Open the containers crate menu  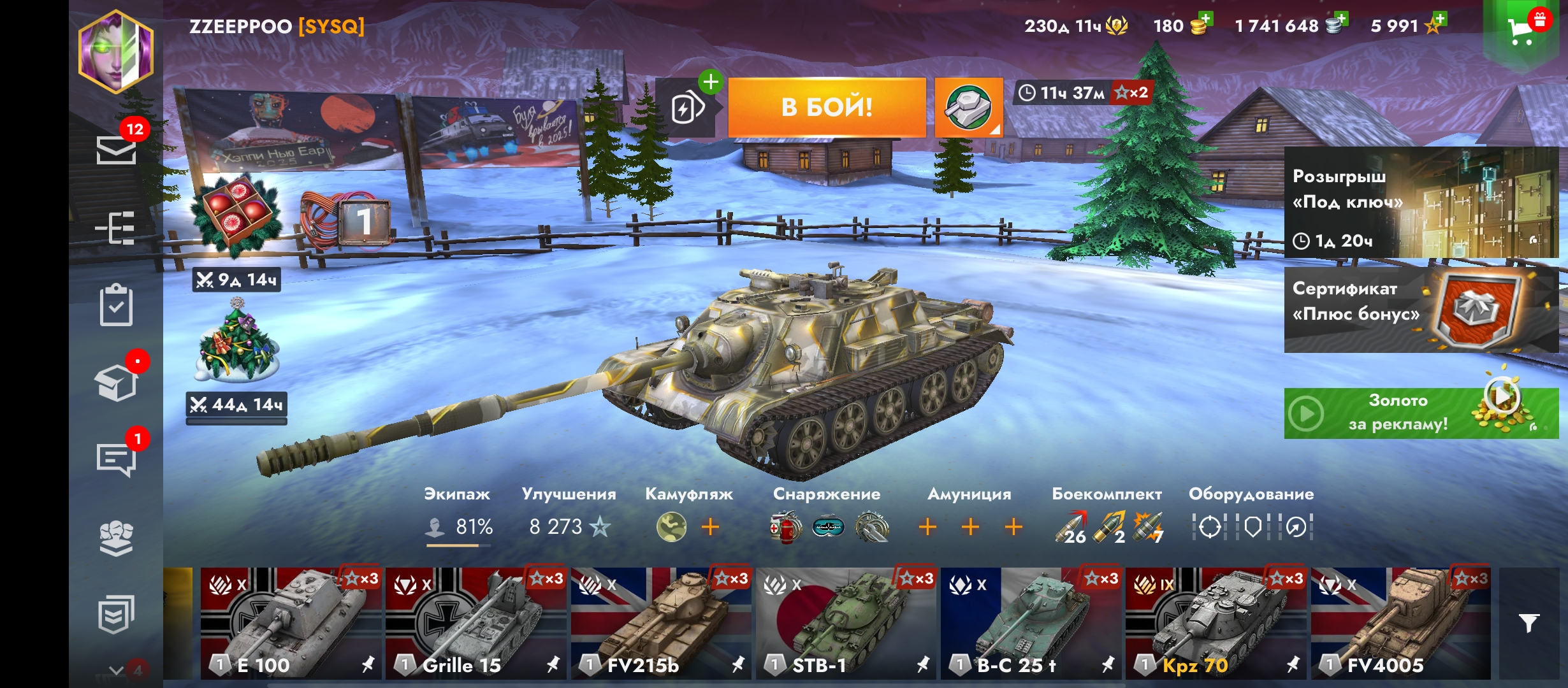(116, 383)
